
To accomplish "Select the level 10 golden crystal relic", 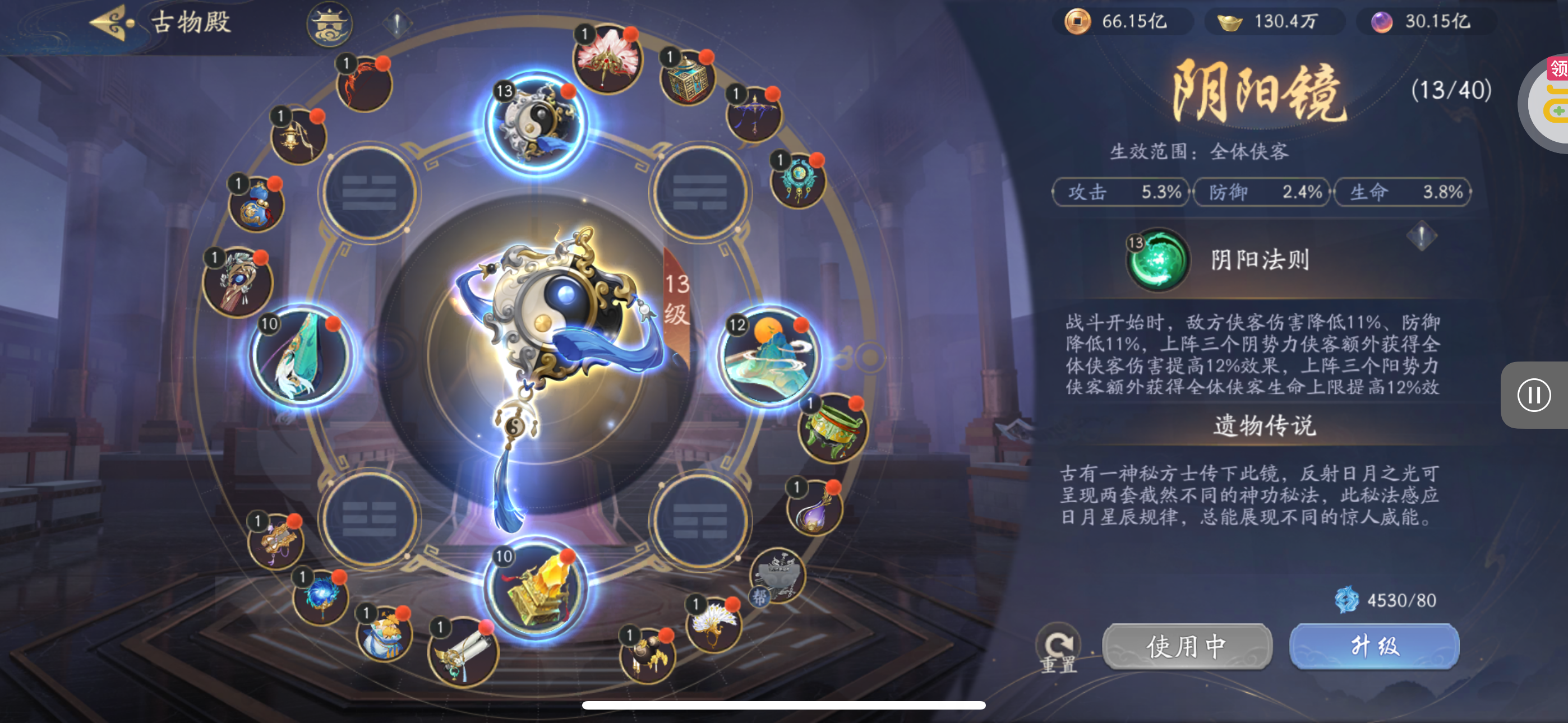I will click(x=536, y=589).
